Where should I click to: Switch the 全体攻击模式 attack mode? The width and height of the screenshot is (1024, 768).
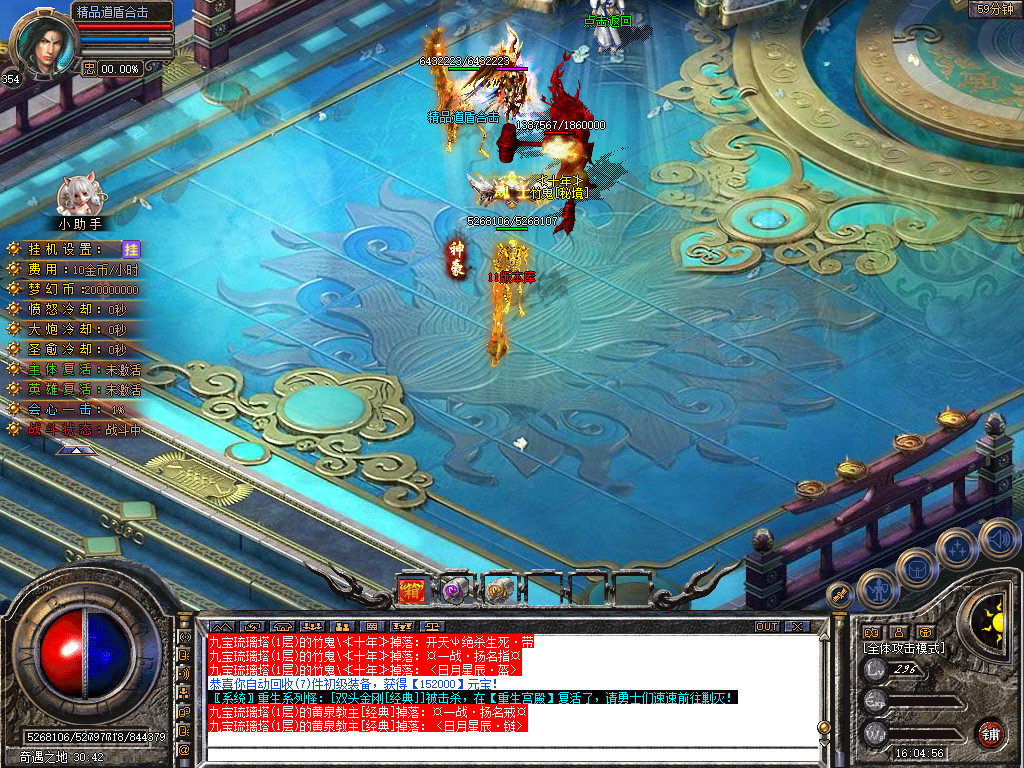[903, 648]
